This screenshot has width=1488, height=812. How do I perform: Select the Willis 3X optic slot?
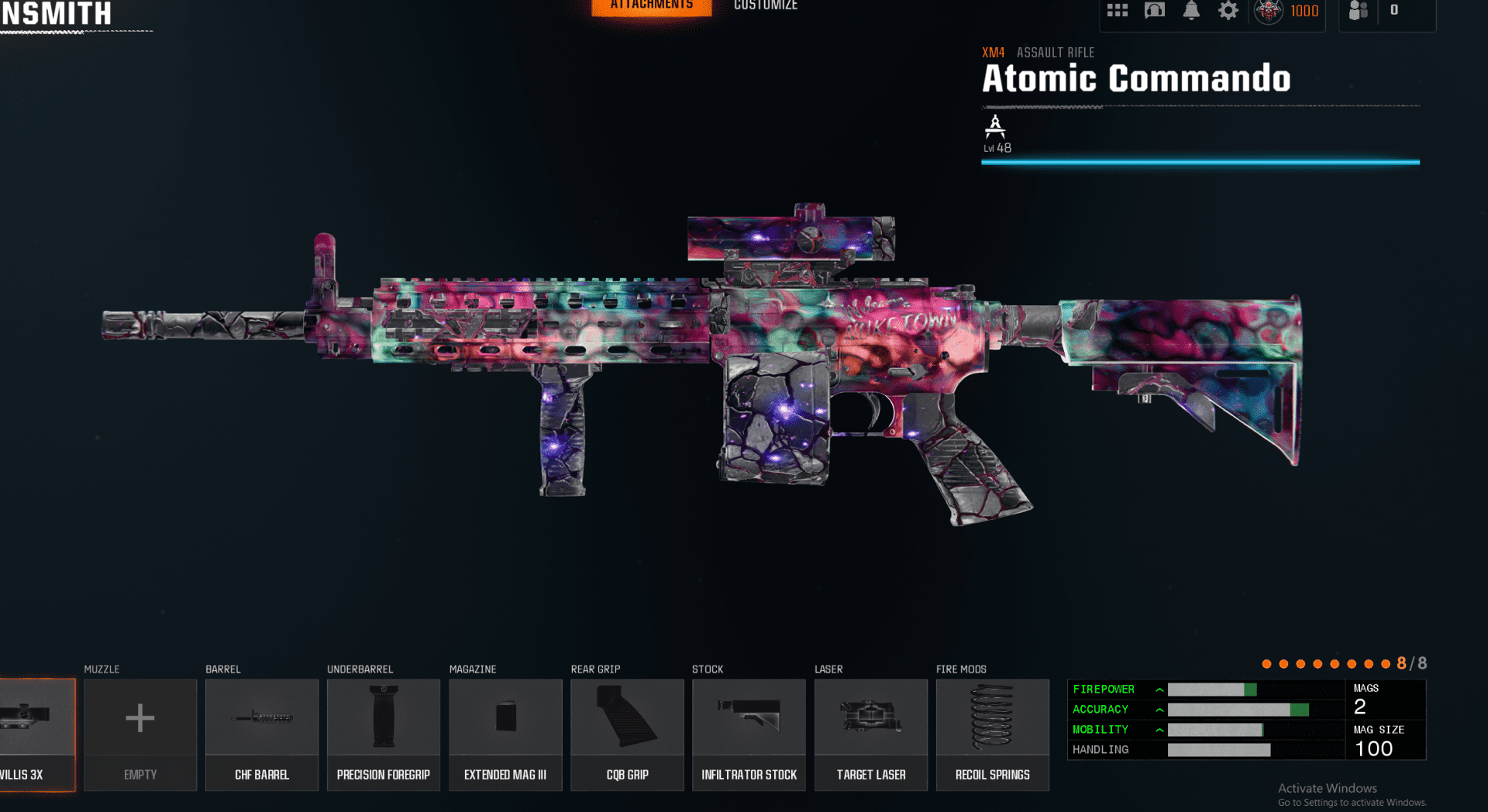pos(36,734)
